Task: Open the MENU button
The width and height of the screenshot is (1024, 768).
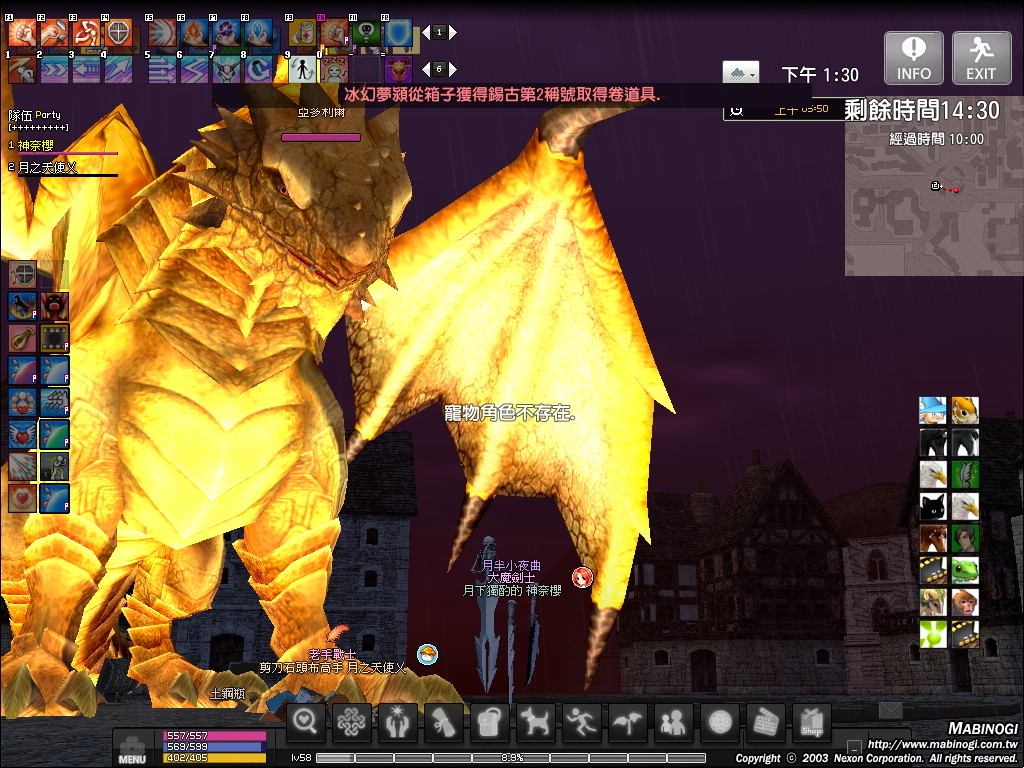Action: [132, 748]
